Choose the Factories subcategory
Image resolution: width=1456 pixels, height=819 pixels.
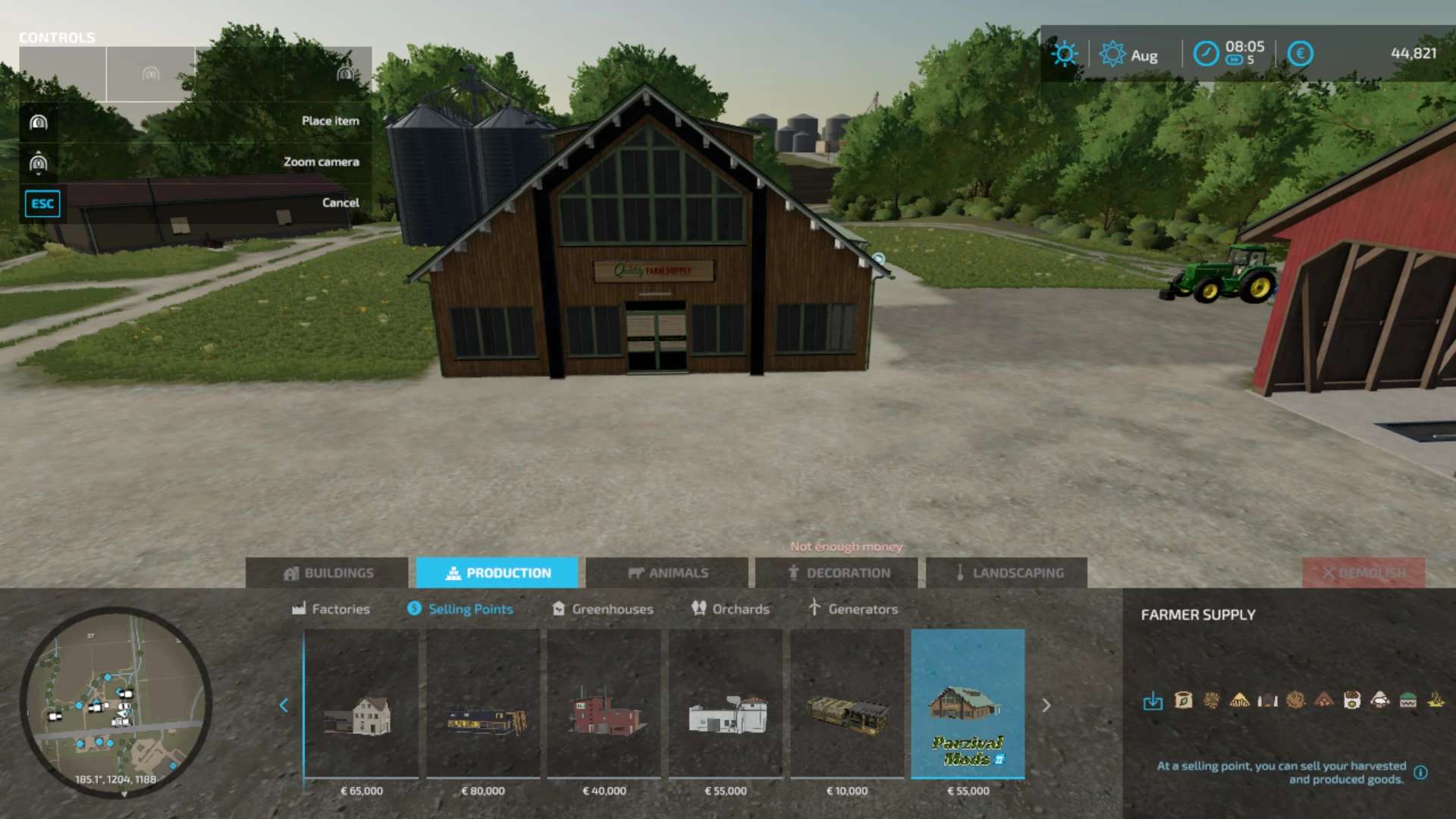click(331, 609)
